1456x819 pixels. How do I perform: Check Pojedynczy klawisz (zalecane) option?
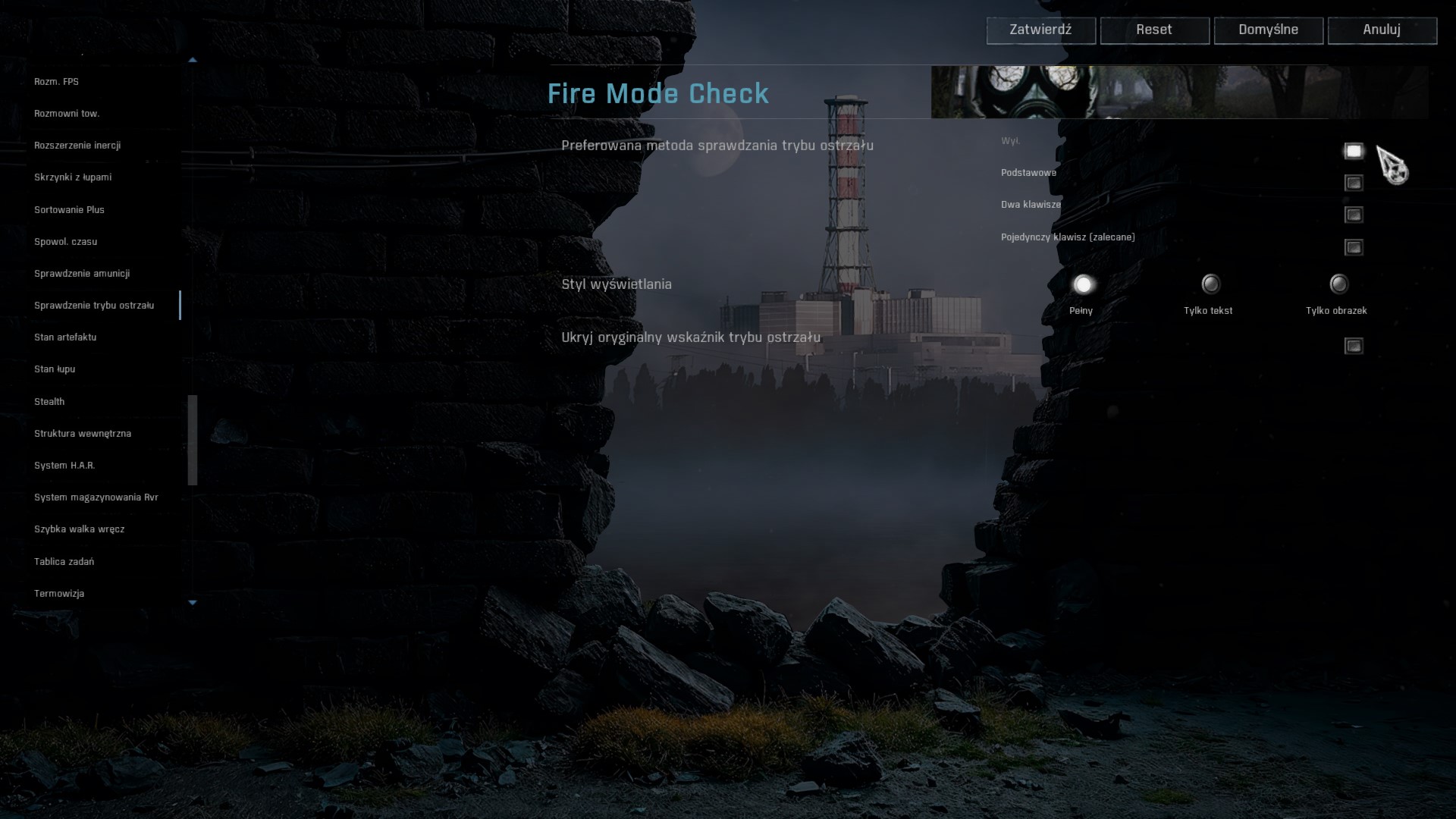(1354, 247)
